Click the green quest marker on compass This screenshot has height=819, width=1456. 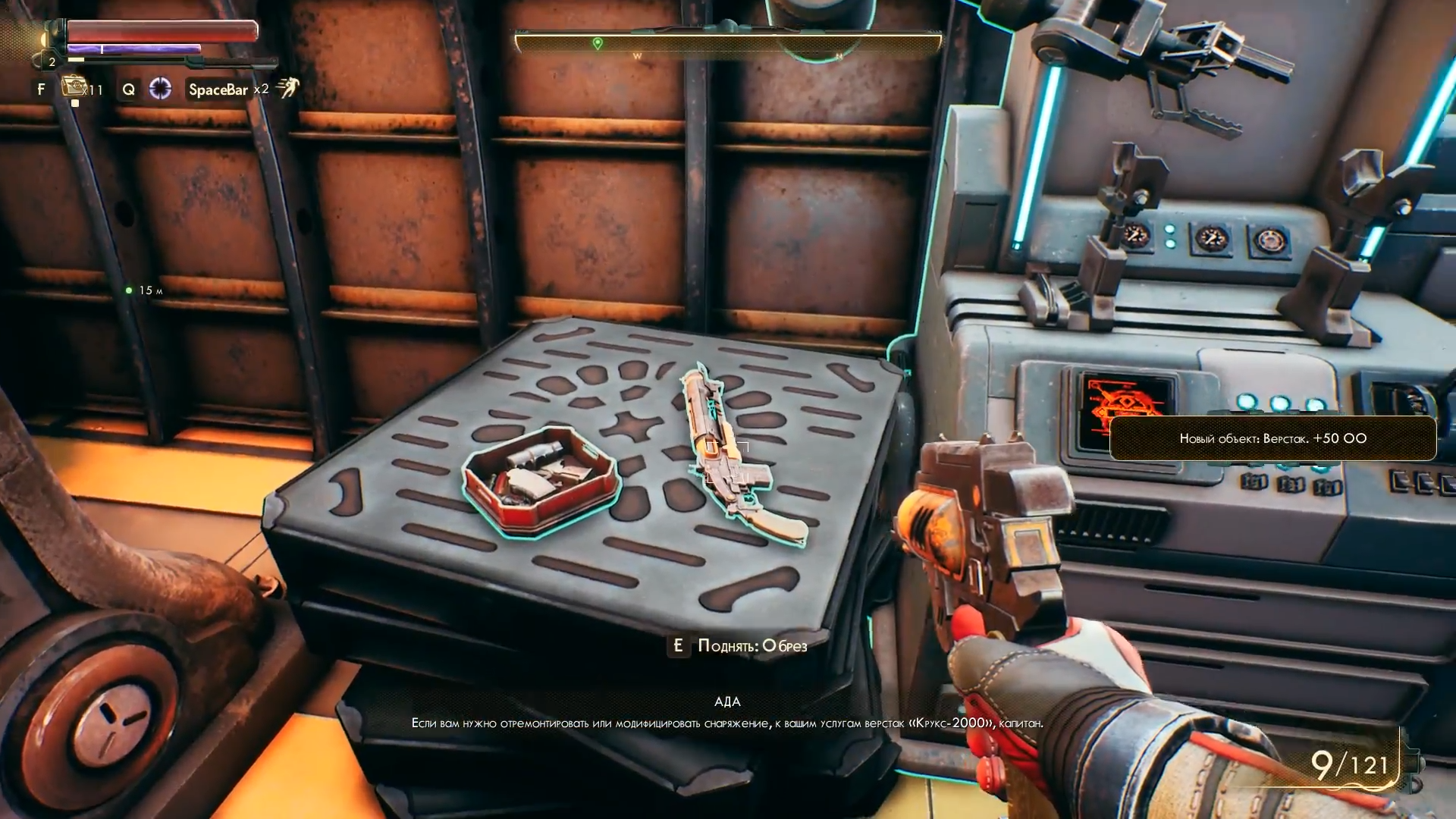pos(598,43)
